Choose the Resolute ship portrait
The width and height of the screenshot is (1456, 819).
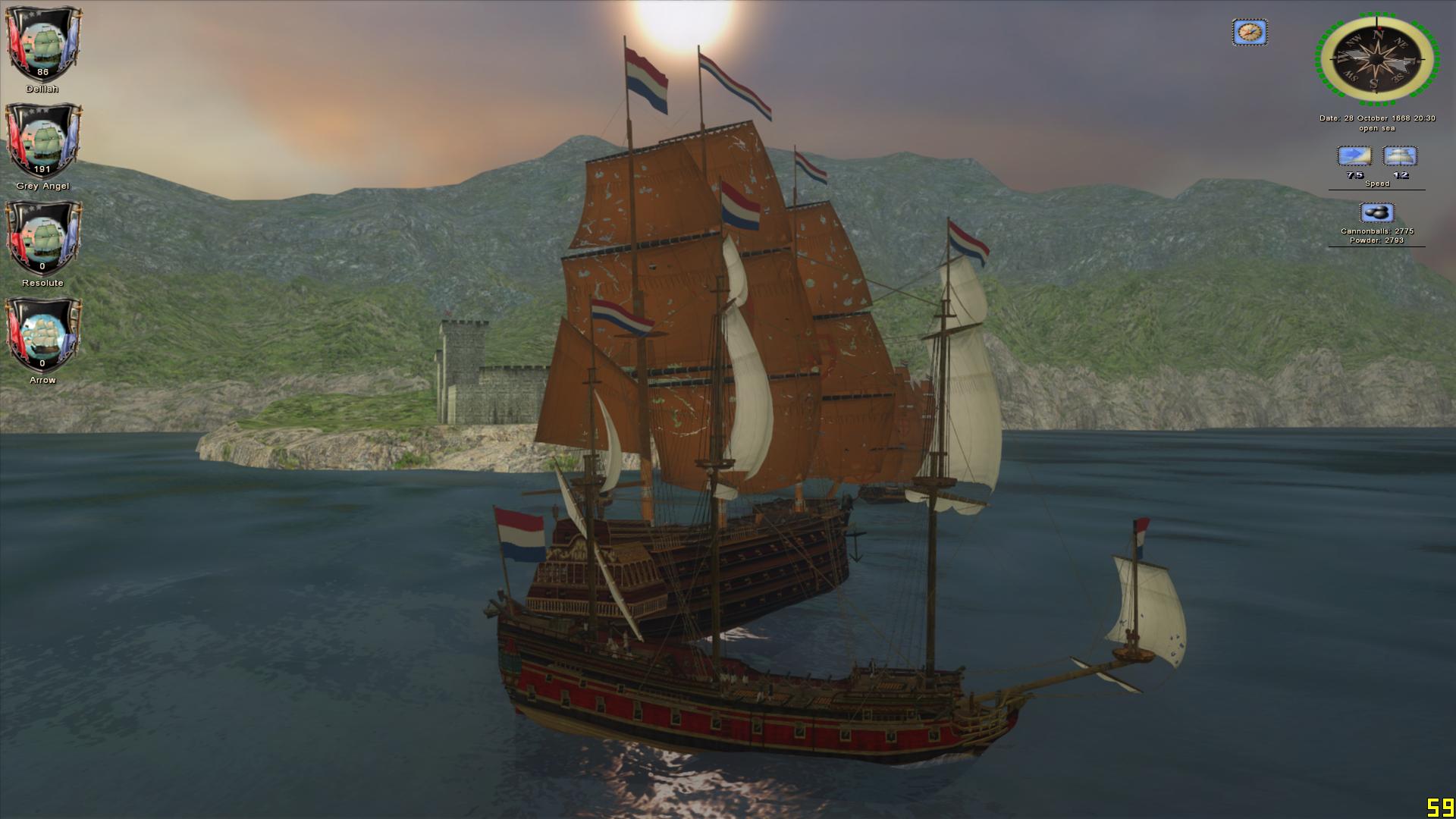point(42,238)
